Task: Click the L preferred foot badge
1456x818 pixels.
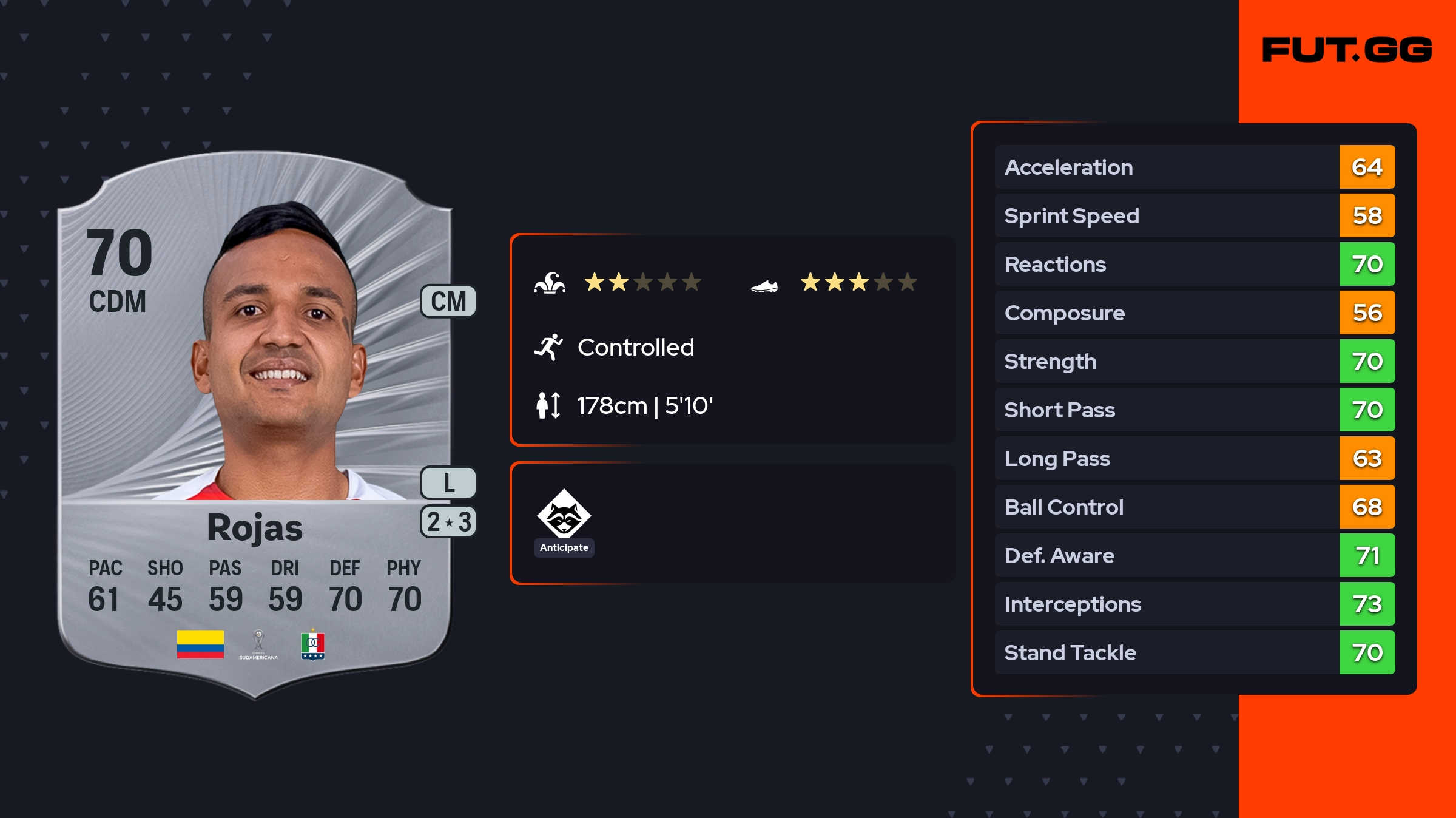Action: (x=448, y=483)
